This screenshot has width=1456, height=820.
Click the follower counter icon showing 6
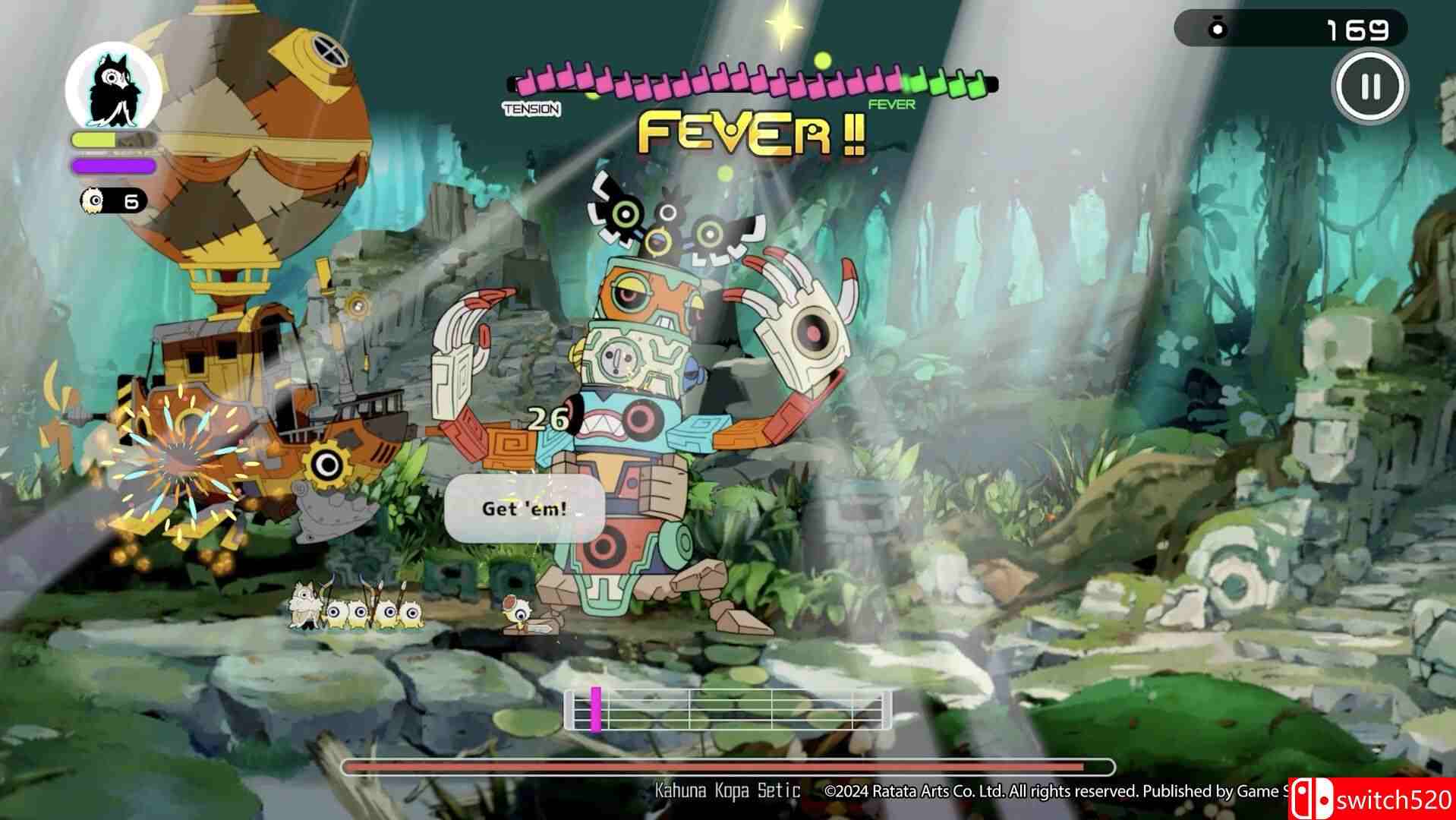pyautogui.click(x=92, y=201)
